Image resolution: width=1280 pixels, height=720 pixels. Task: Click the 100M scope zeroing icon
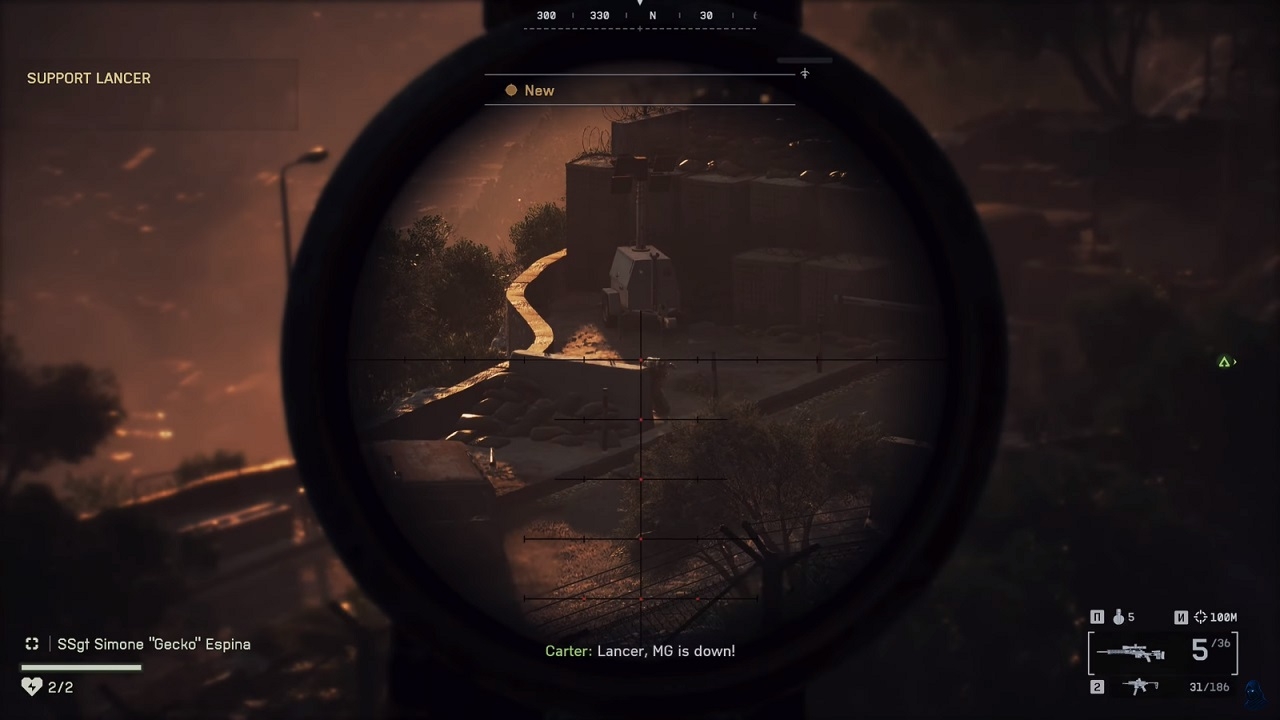coord(1201,617)
